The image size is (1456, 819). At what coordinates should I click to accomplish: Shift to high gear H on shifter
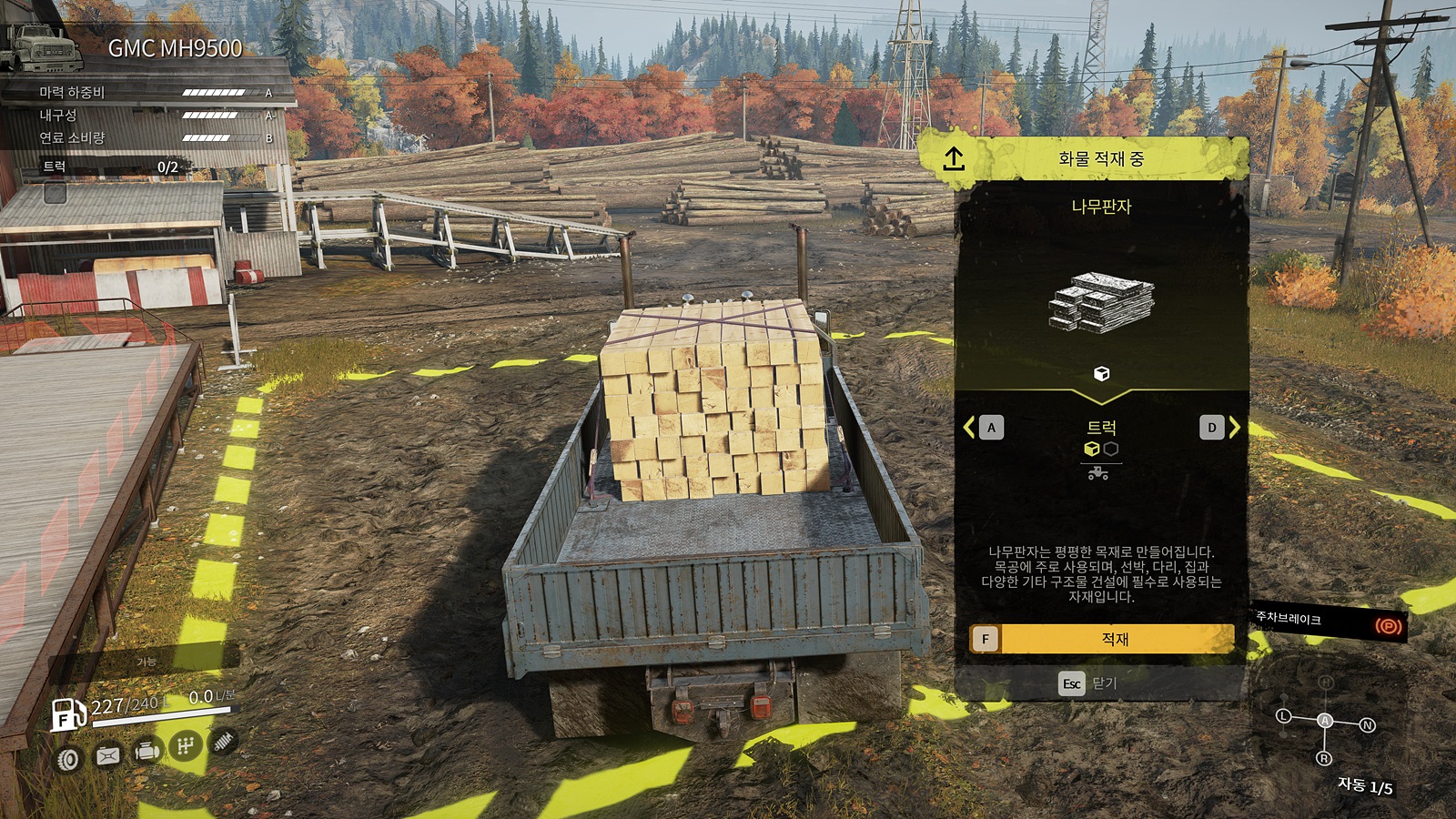click(x=1326, y=682)
